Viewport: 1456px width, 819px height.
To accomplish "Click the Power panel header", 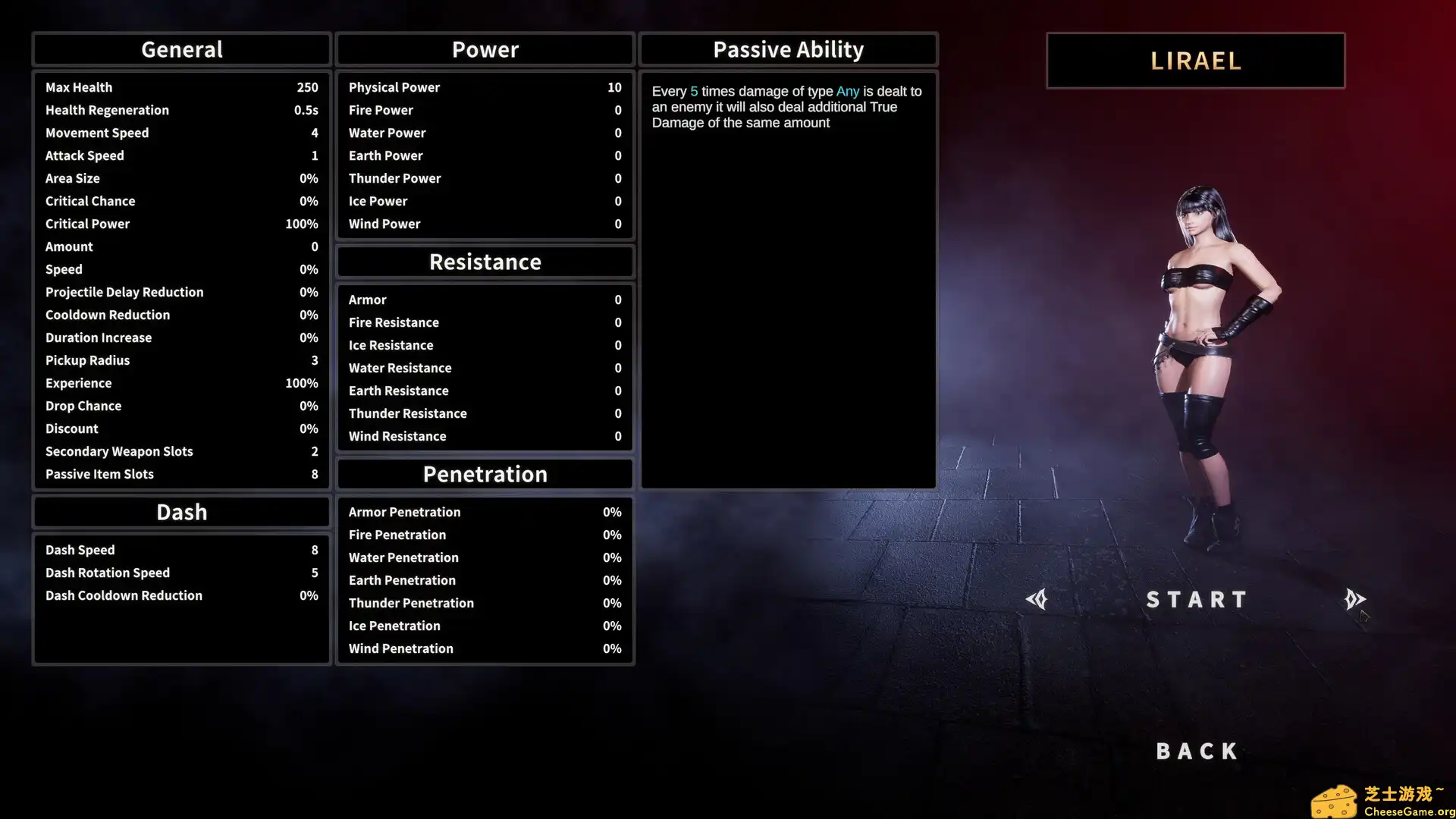I will (485, 49).
